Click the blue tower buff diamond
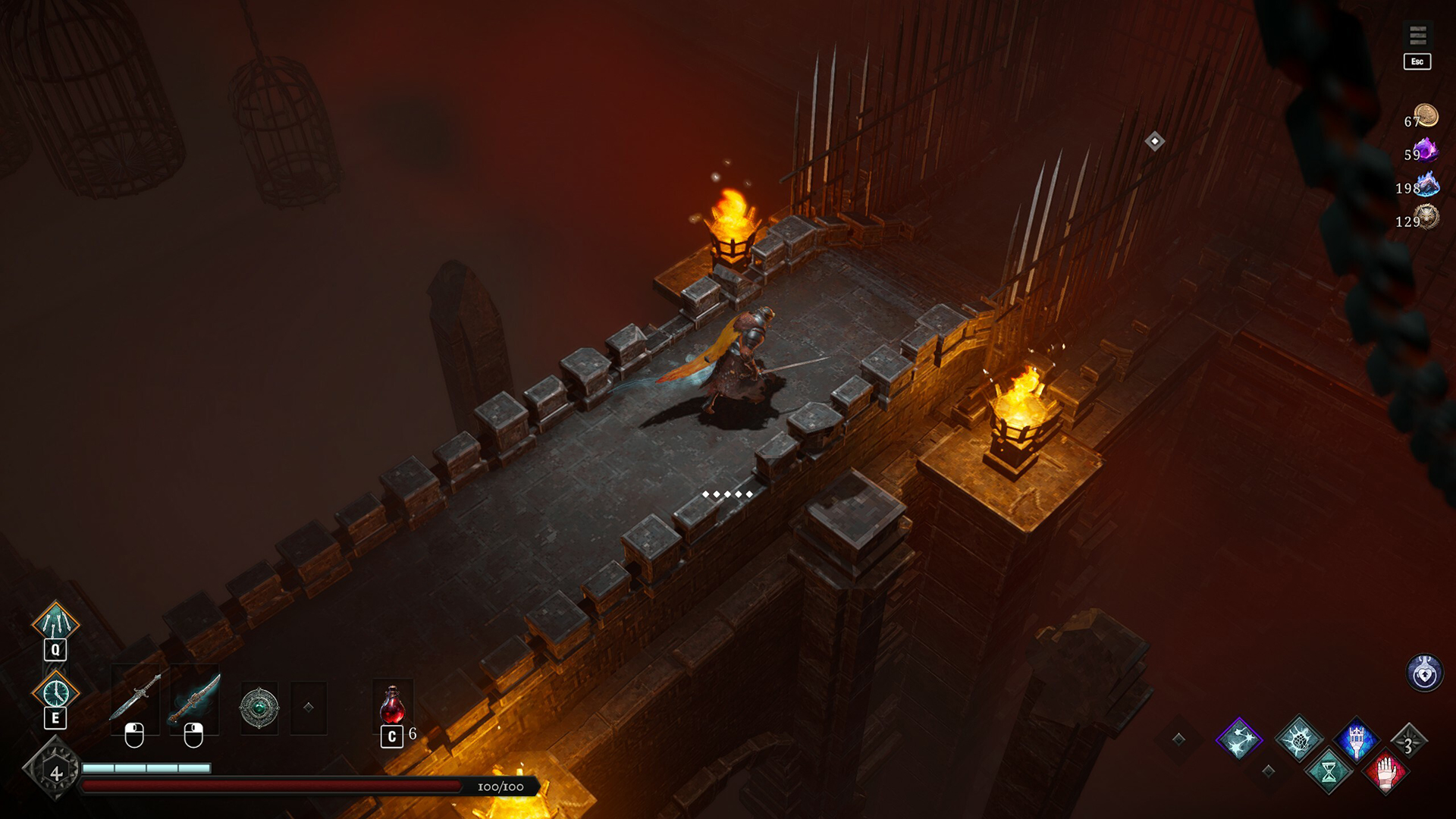The image size is (1456, 819). click(1357, 739)
